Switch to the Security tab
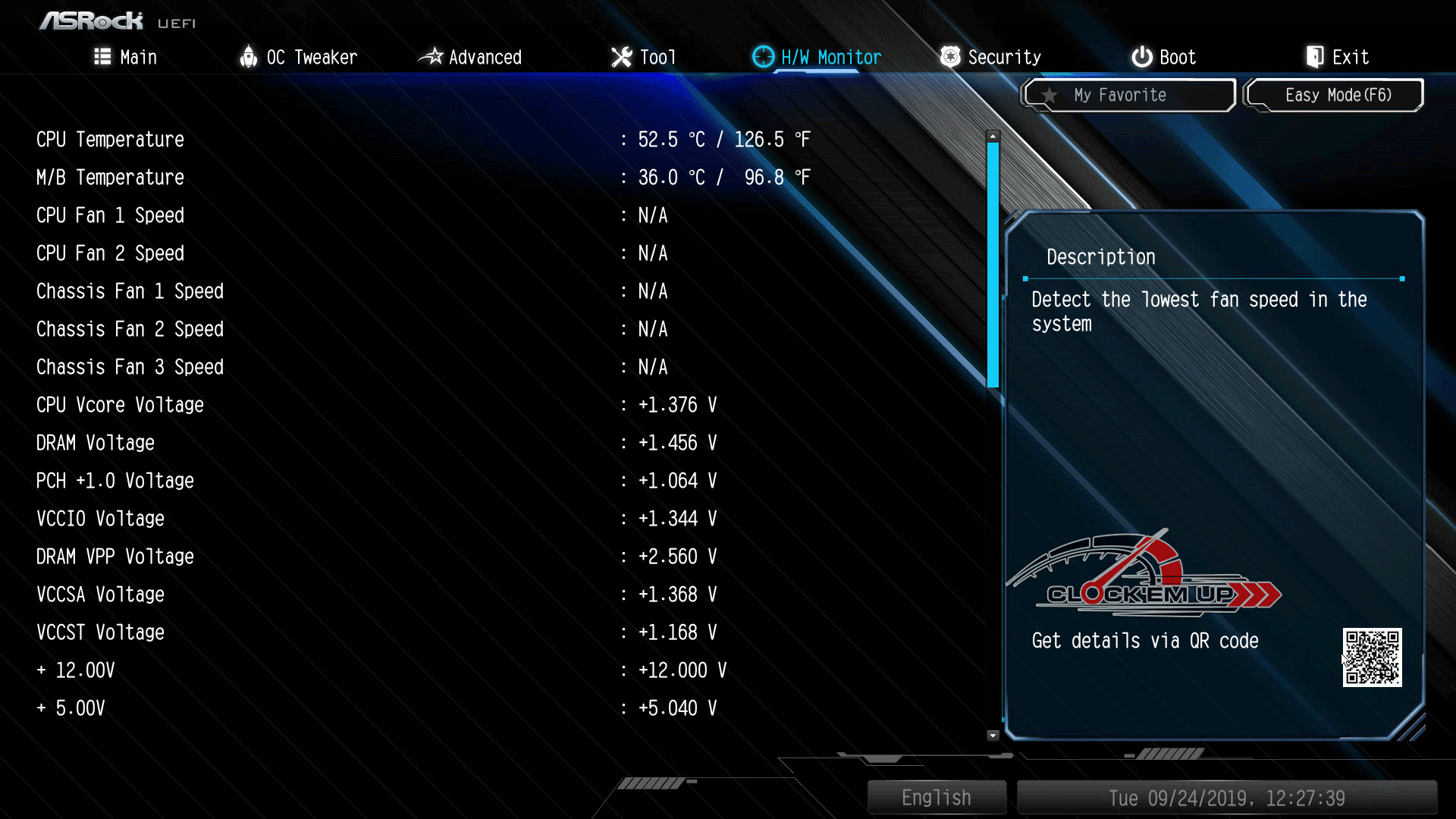 (x=990, y=57)
